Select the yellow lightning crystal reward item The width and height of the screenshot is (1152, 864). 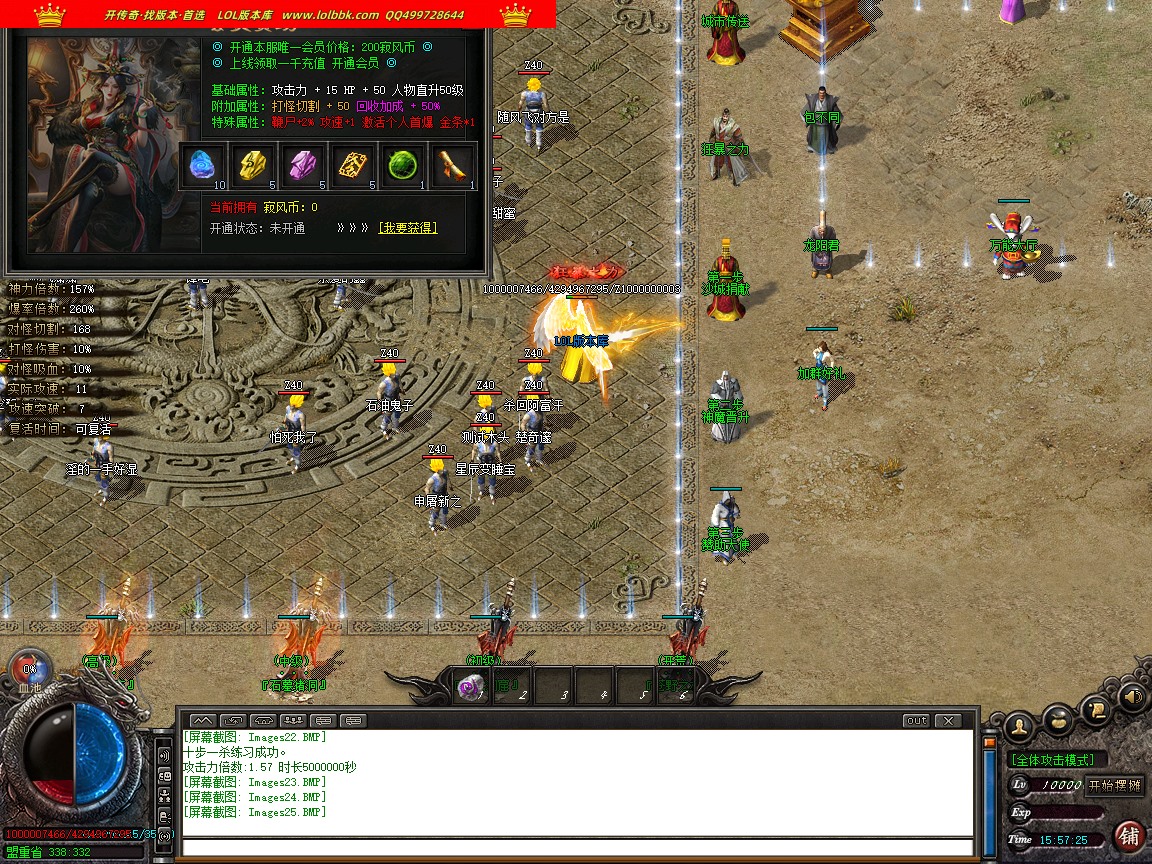click(x=254, y=166)
